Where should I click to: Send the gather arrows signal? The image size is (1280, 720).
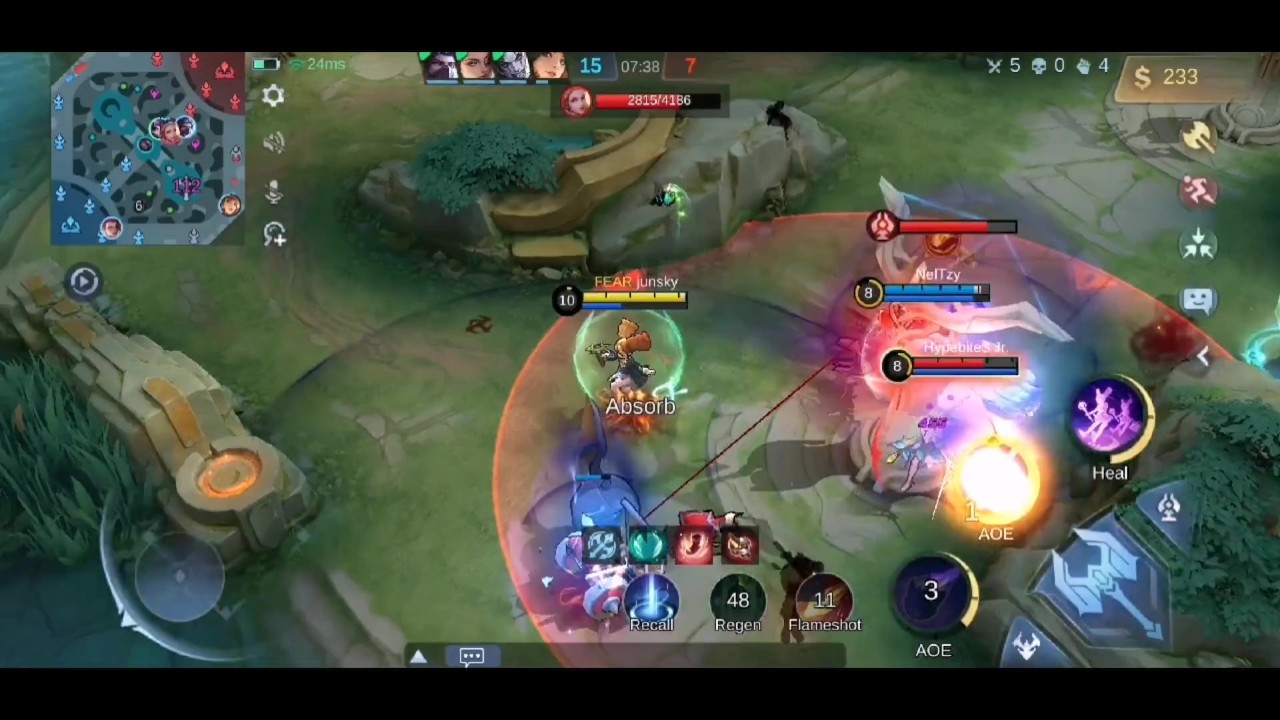(x=1198, y=244)
